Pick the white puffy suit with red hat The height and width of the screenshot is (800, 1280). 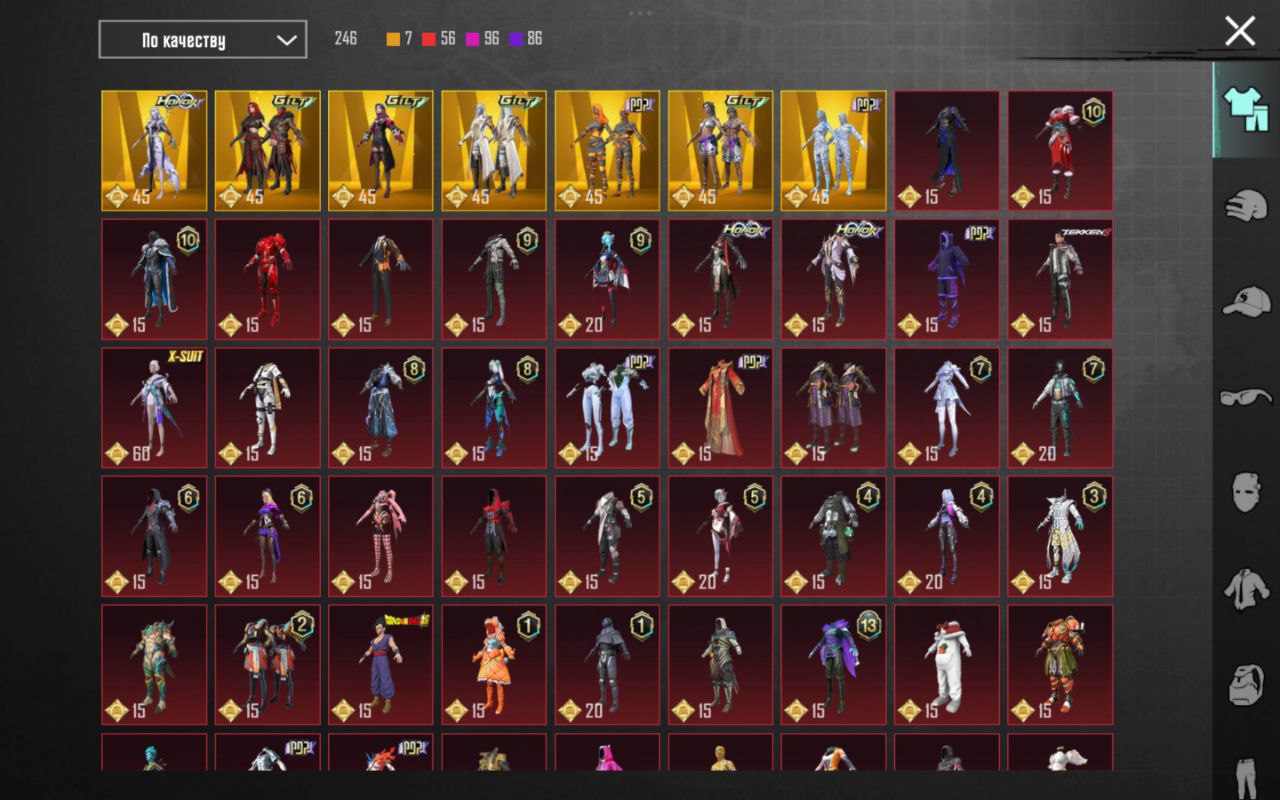pyautogui.click(x=946, y=664)
